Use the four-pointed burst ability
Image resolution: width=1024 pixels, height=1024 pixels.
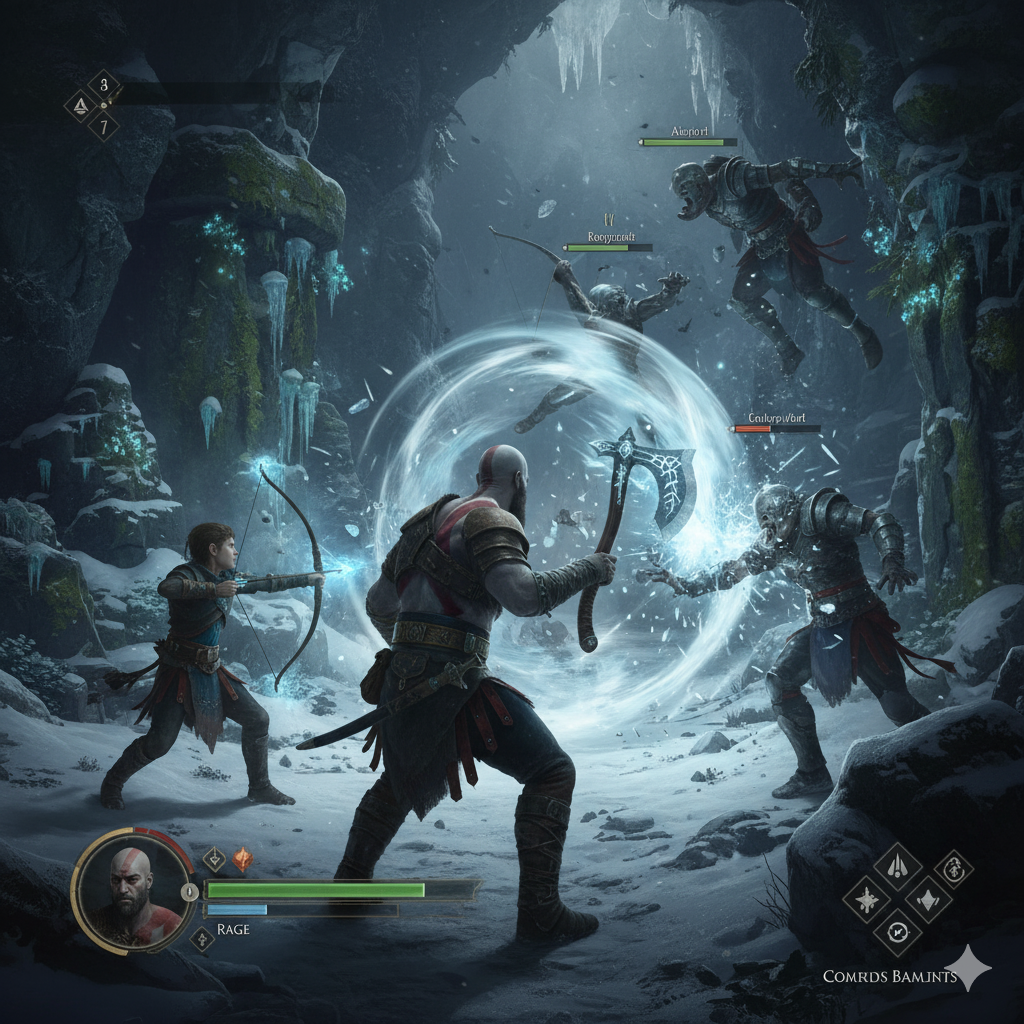coord(866,898)
